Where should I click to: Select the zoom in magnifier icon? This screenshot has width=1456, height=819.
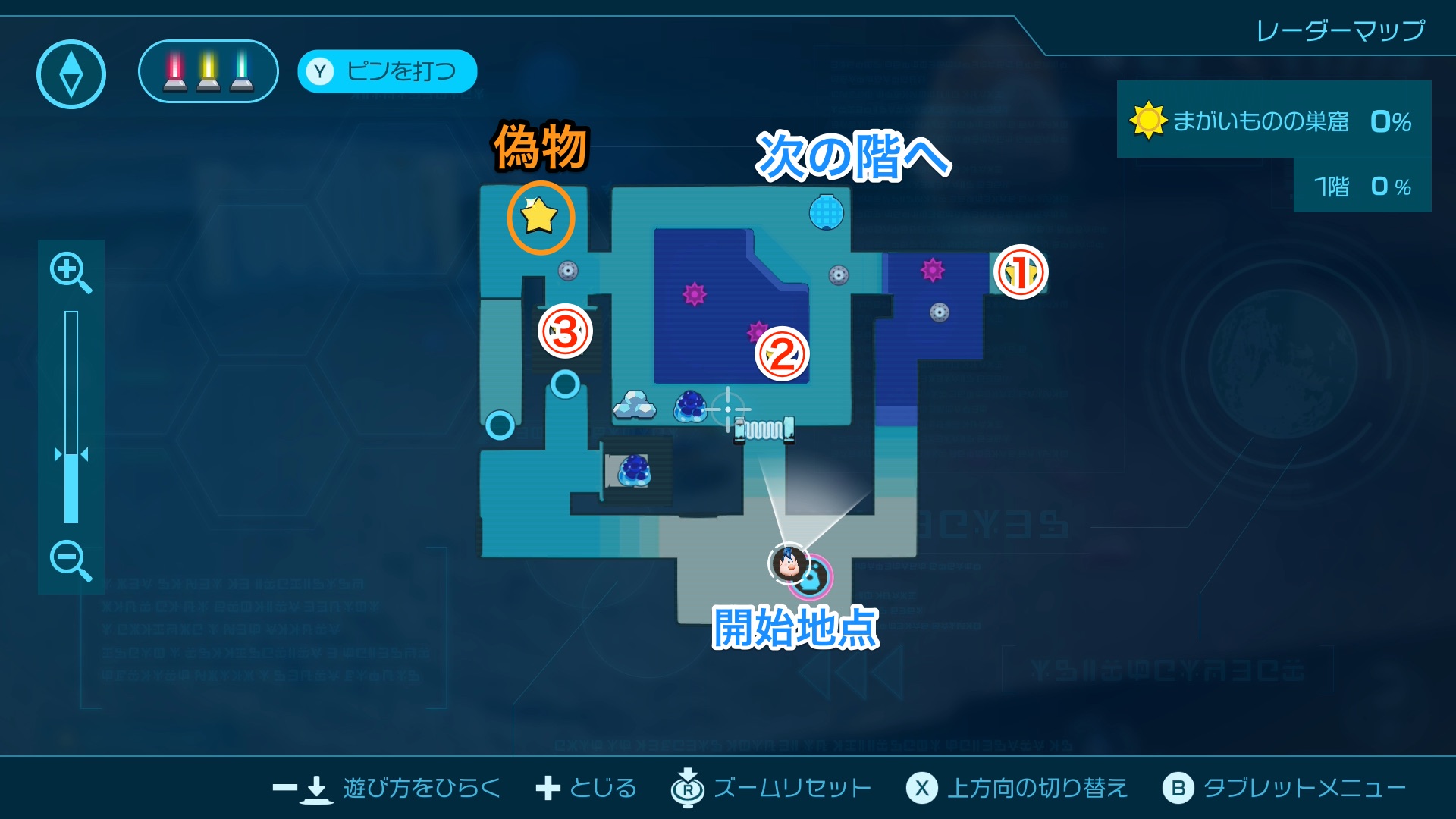(70, 273)
